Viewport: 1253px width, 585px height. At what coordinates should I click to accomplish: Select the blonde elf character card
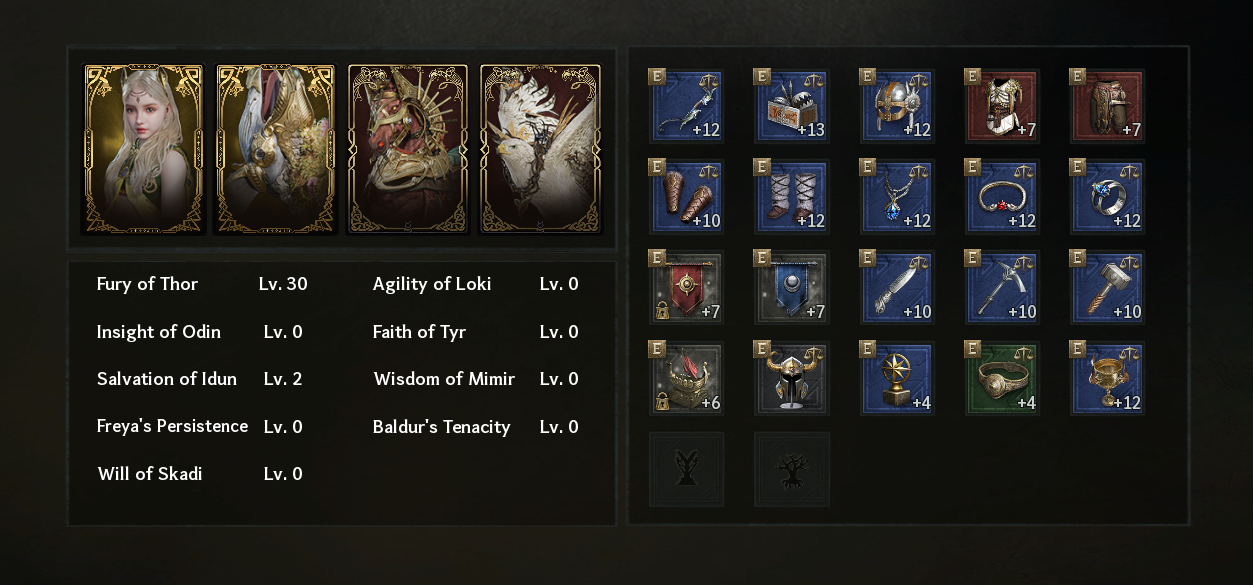coord(143,149)
